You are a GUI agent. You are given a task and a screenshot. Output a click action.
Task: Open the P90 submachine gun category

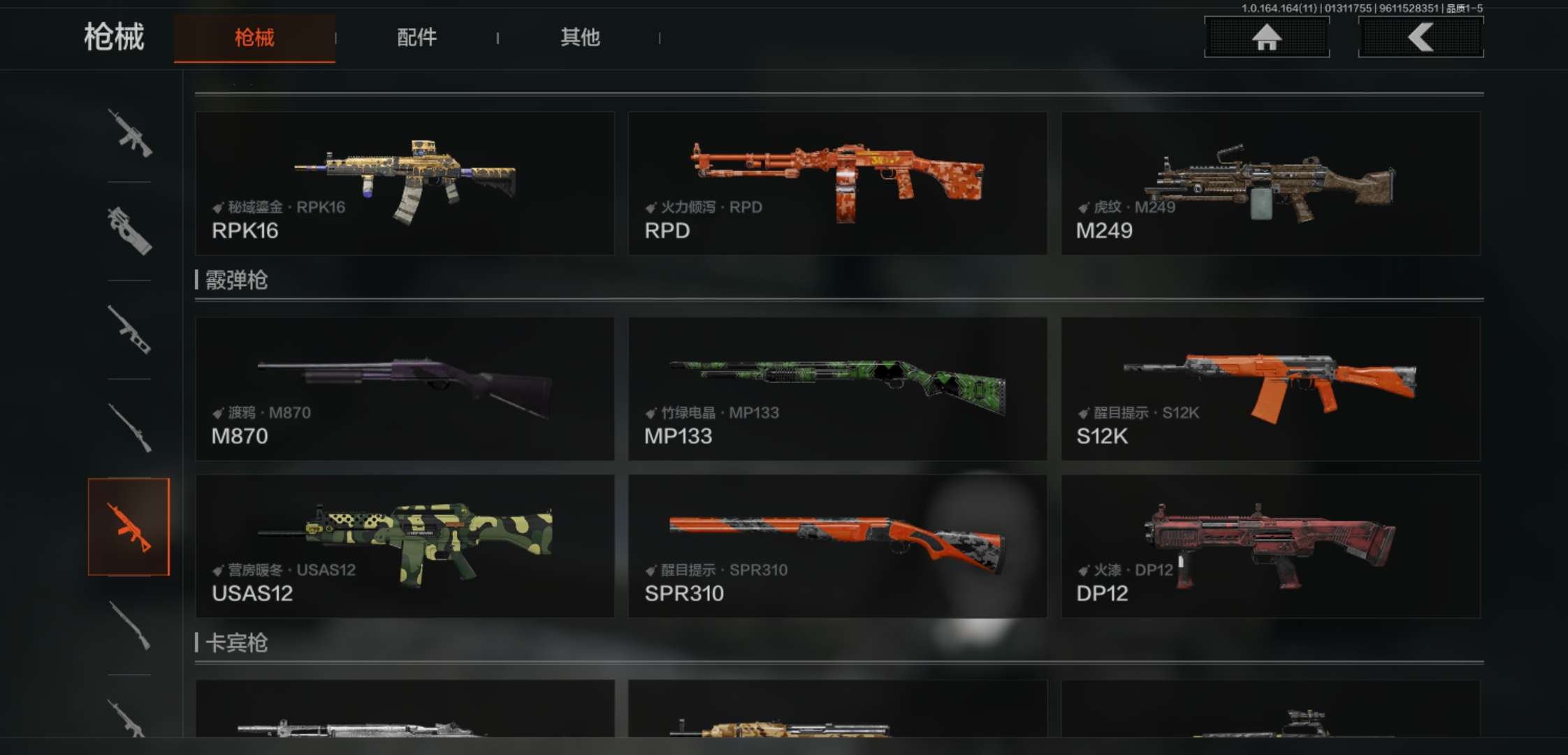coord(129,231)
